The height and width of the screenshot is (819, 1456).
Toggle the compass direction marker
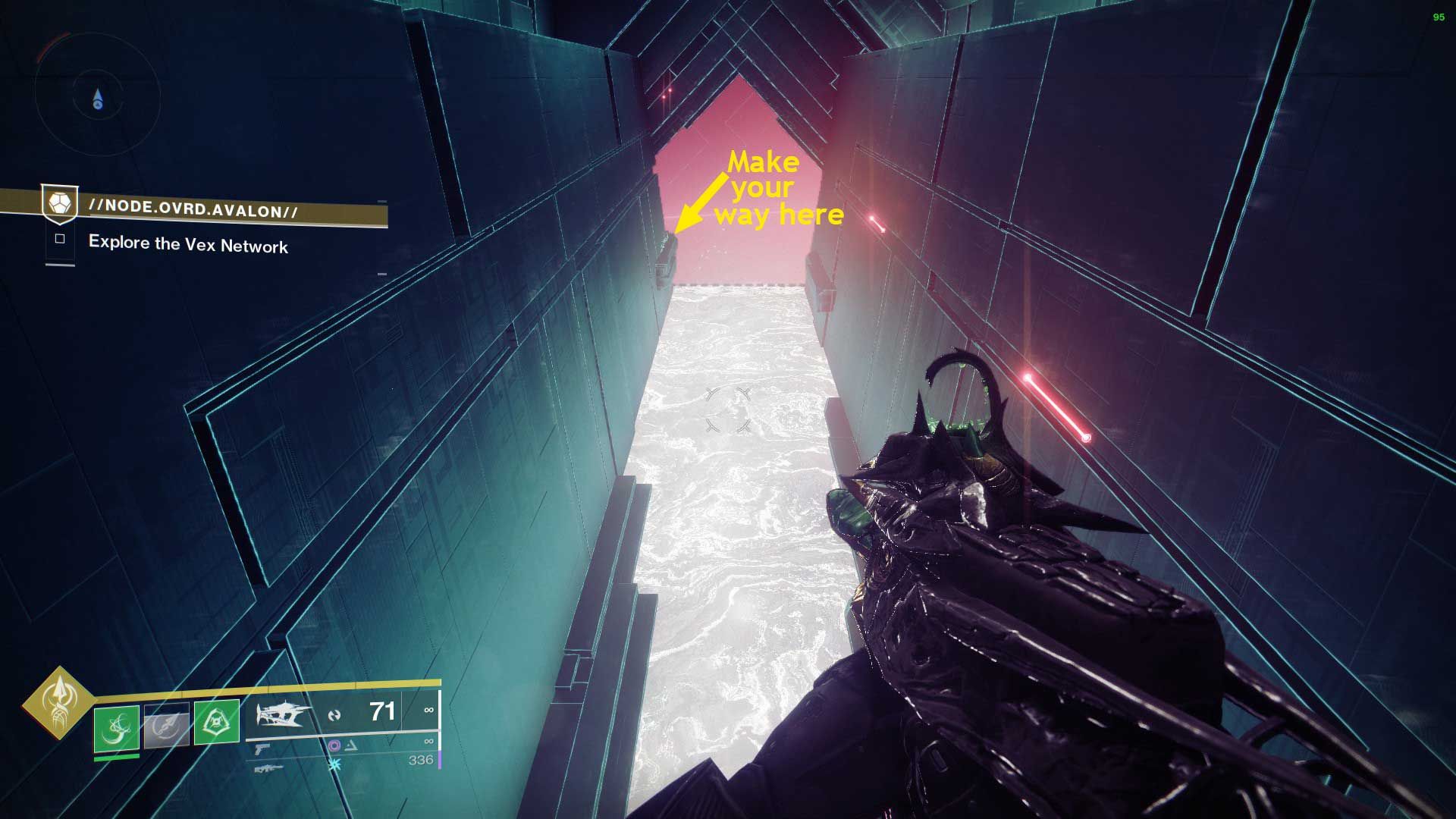(96, 97)
